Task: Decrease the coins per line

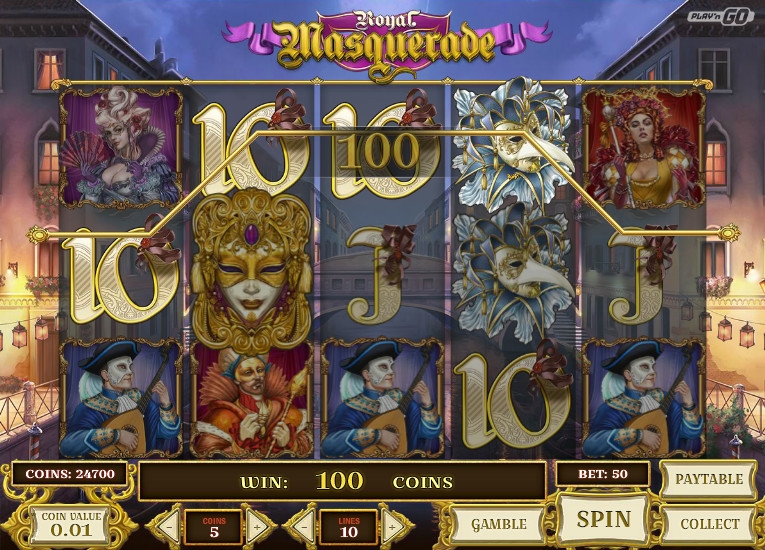Action: 166,524
